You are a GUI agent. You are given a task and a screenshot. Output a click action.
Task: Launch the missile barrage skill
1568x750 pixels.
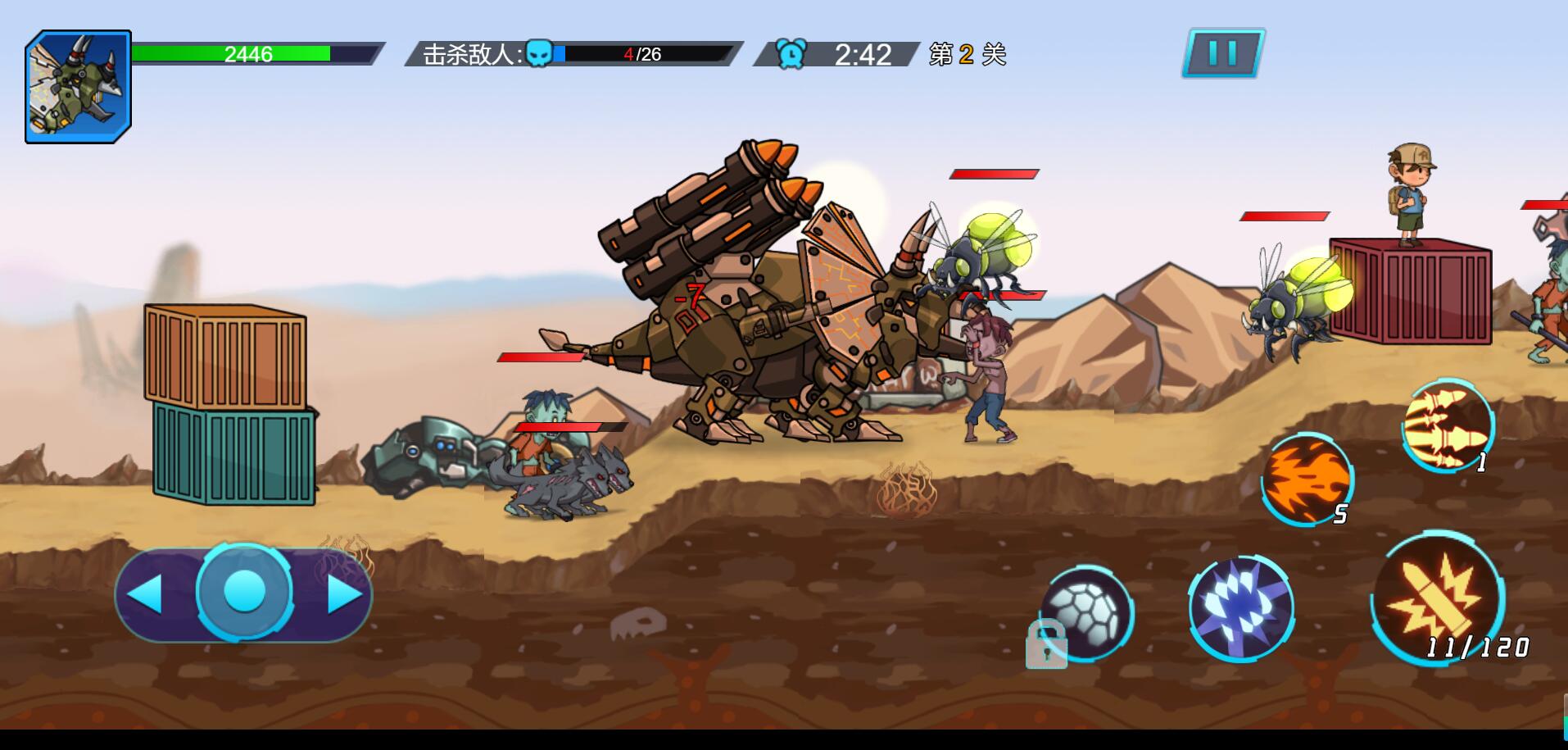coord(1448,424)
